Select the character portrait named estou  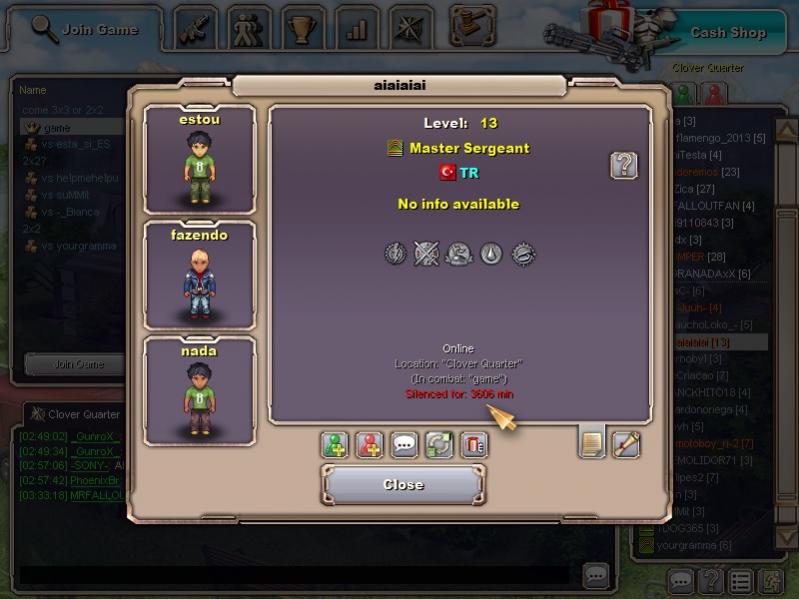(x=200, y=160)
